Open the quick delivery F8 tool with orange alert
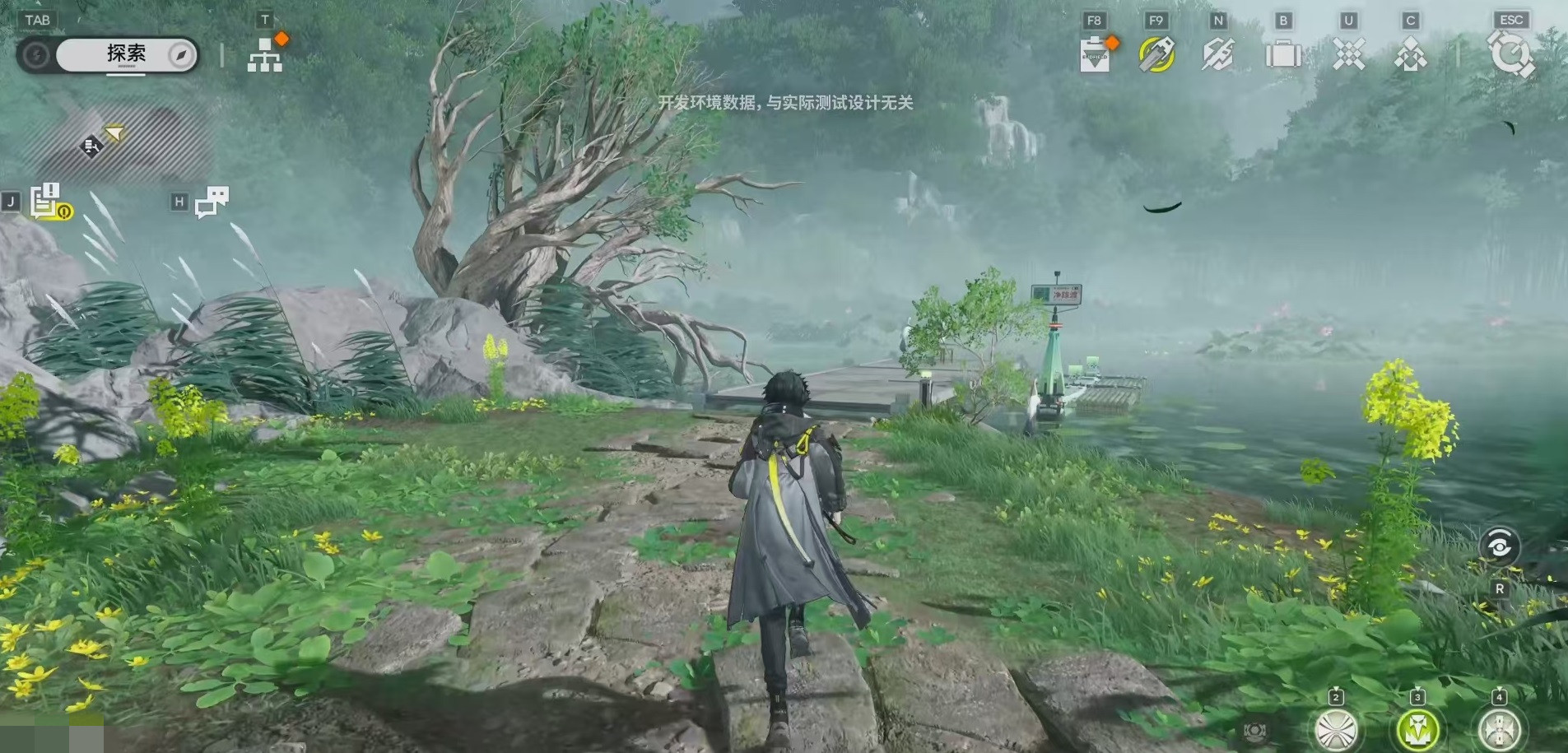 [x=1095, y=53]
